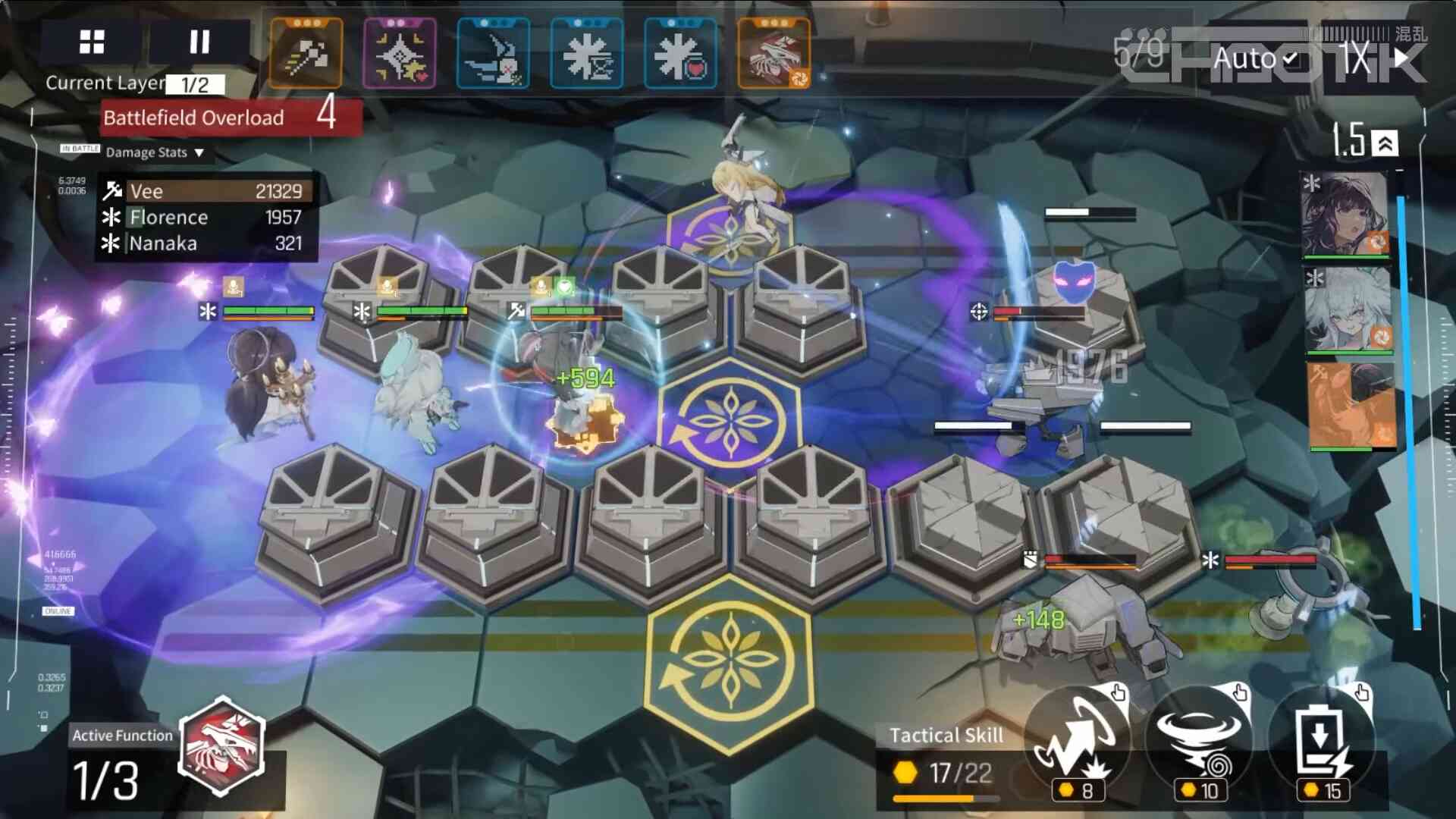Viewport: 1456px width, 819px height.
Task: Select the axe buff icon
Action: click(x=306, y=54)
